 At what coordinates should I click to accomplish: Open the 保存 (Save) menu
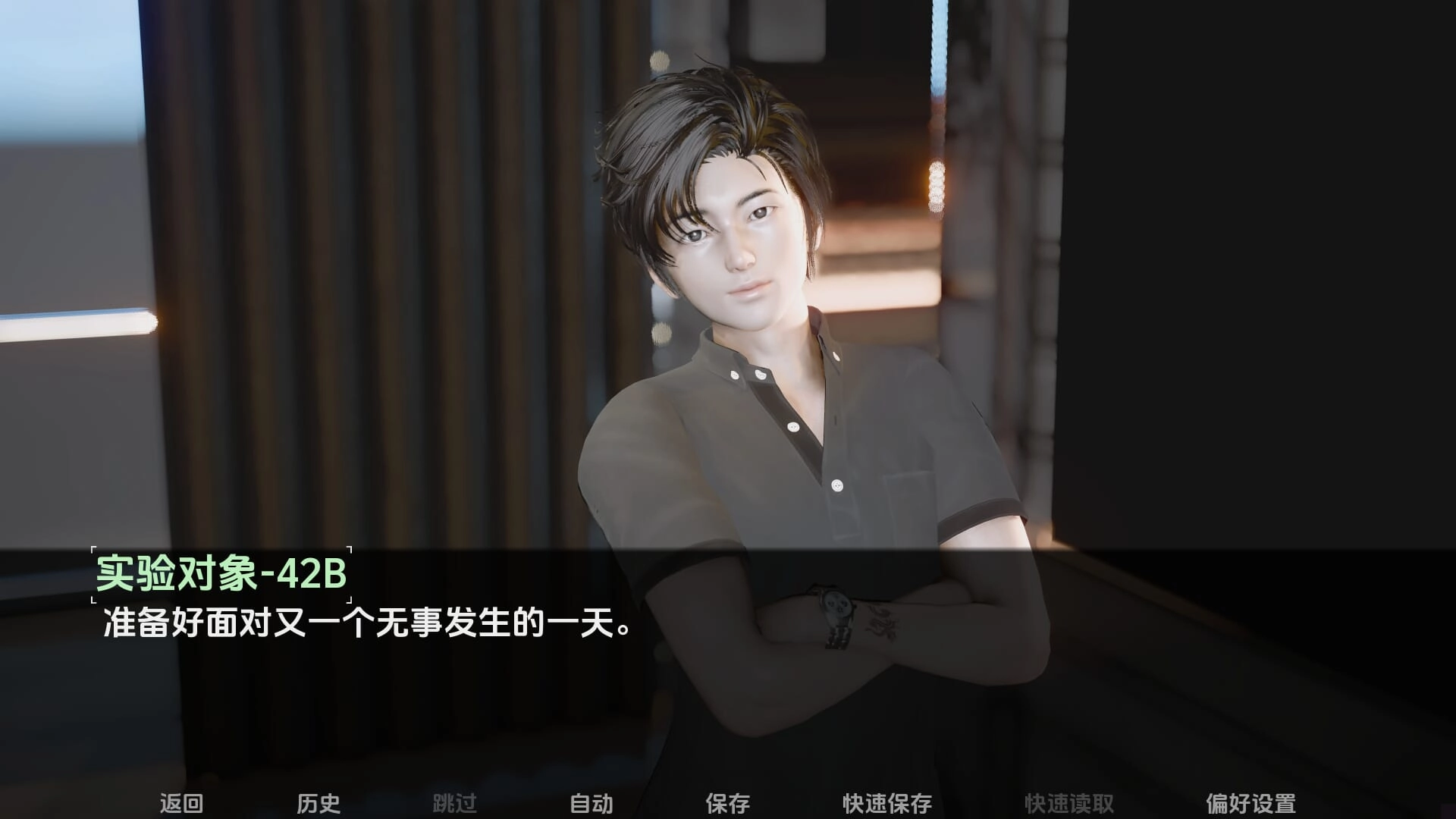coord(727,803)
